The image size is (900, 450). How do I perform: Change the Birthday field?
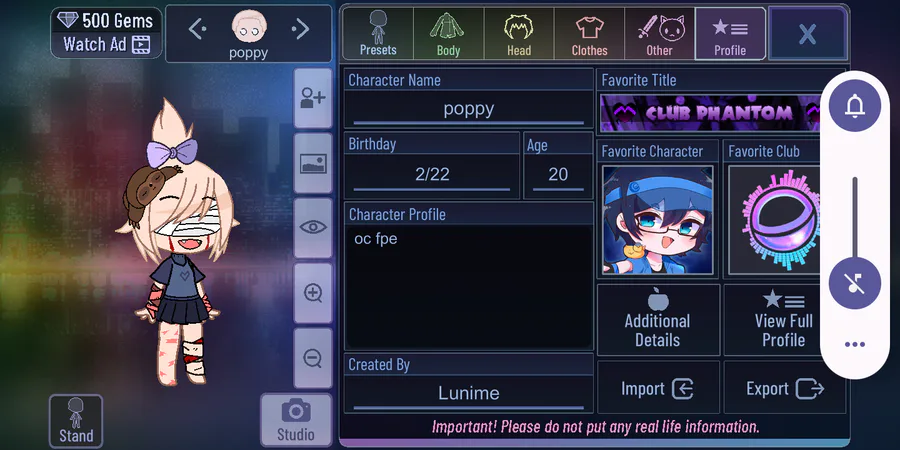[432, 174]
